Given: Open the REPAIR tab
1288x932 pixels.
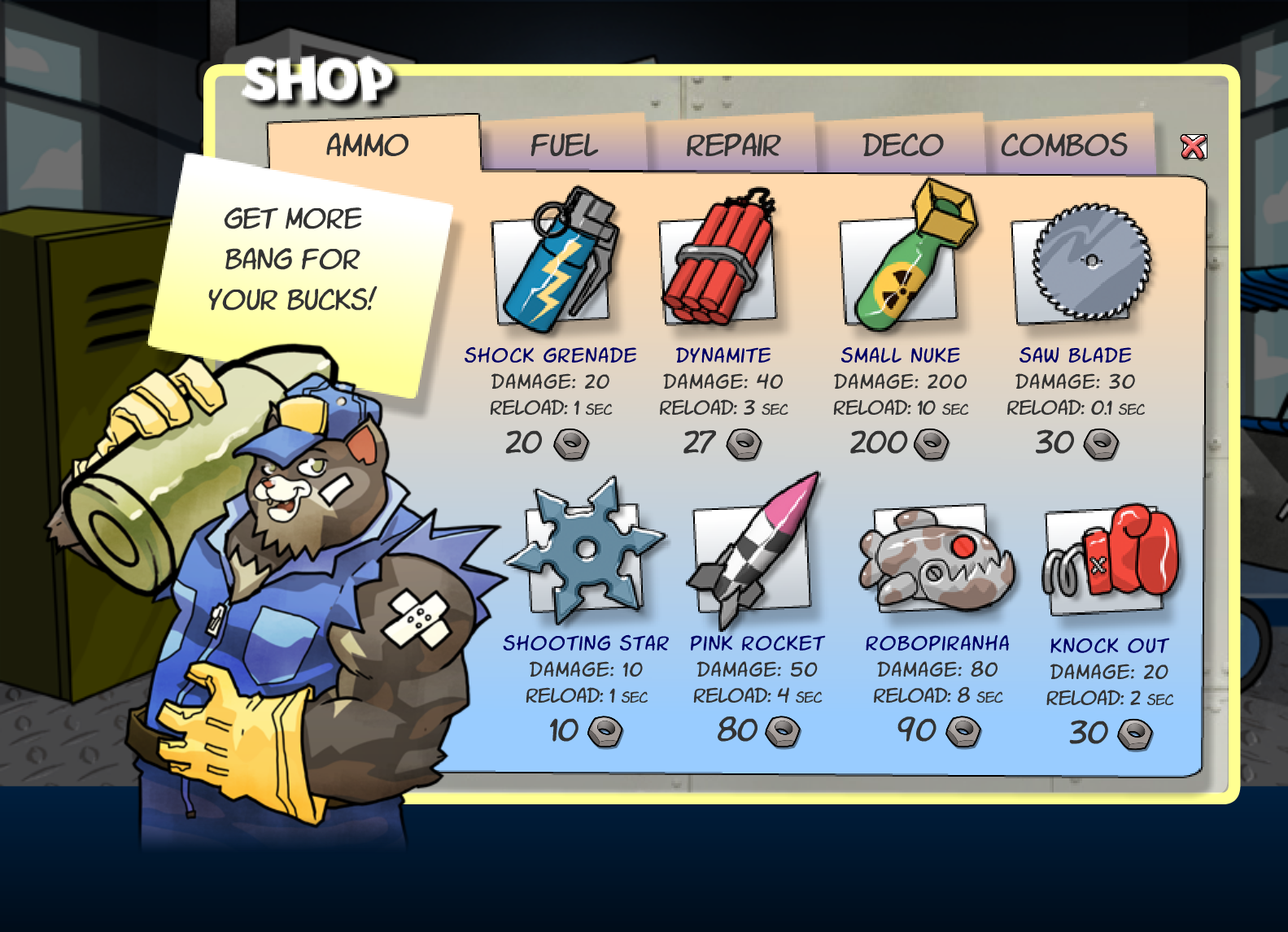Looking at the screenshot, I should [733, 145].
